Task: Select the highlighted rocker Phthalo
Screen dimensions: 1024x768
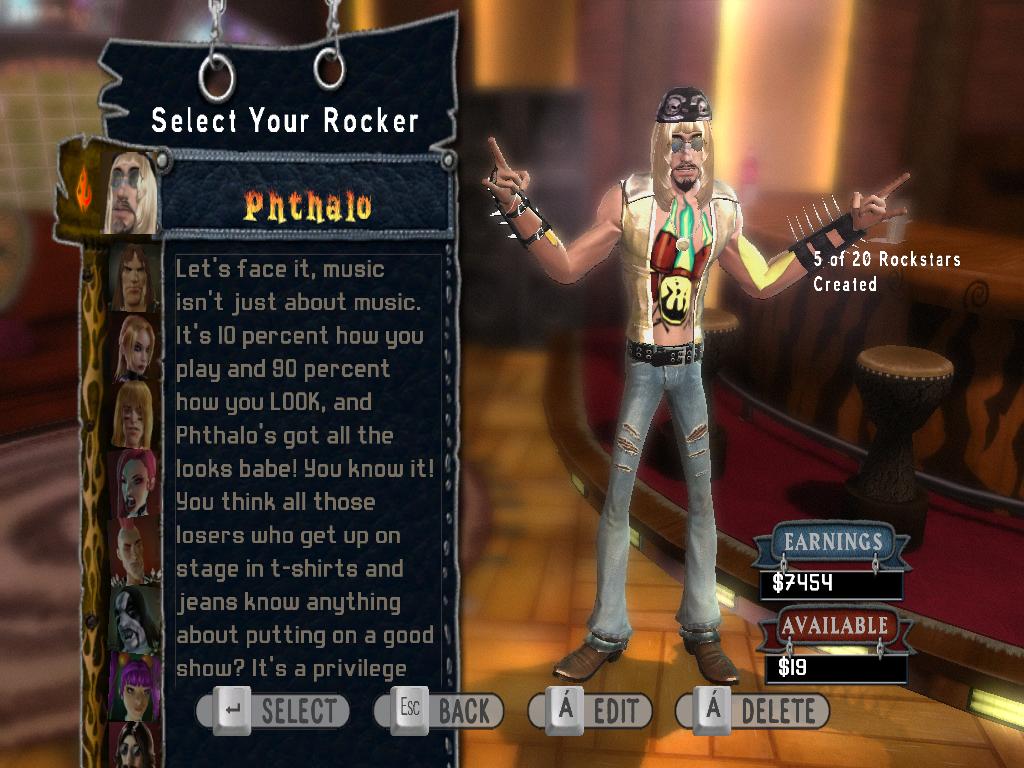Action: (x=307, y=206)
